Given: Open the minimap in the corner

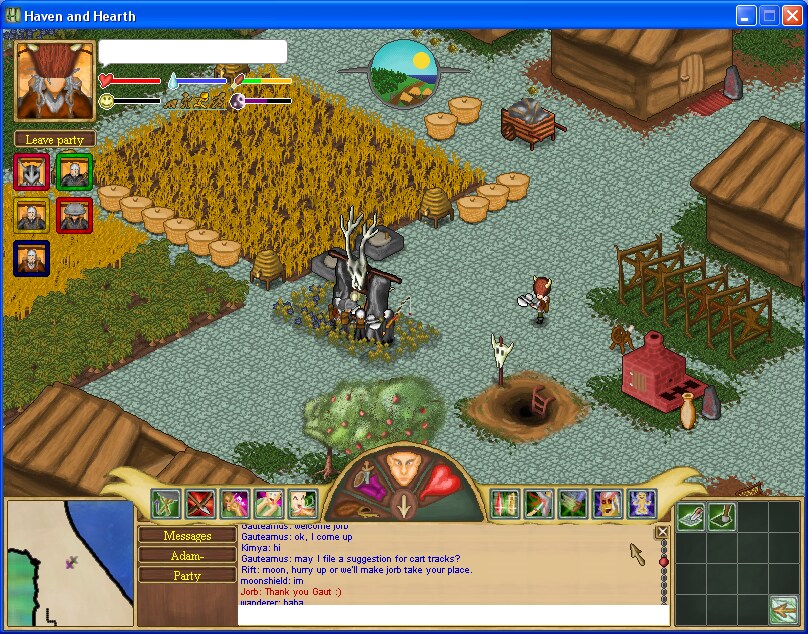Looking at the screenshot, I should click(x=70, y=564).
